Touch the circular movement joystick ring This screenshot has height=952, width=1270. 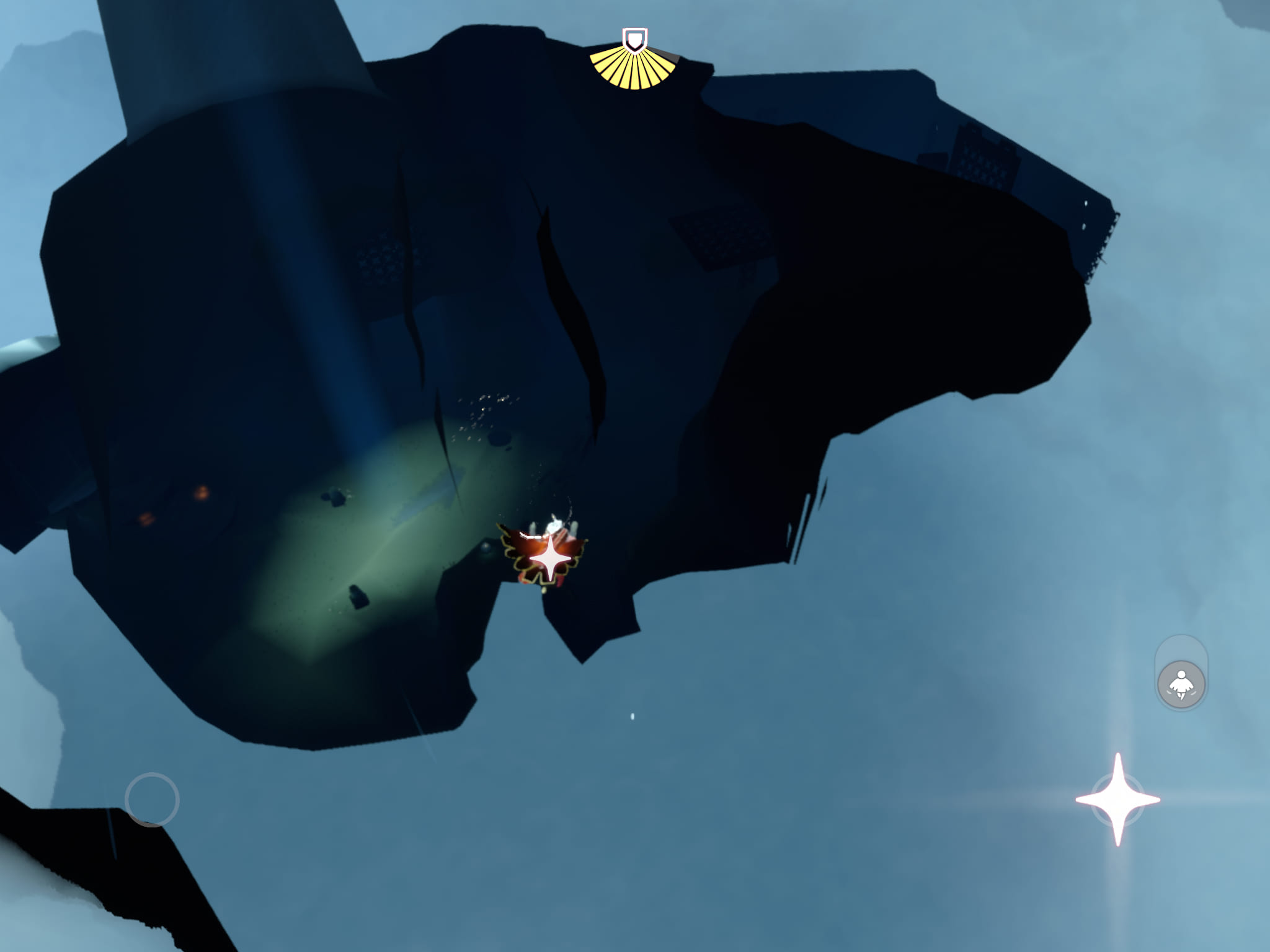[x=152, y=800]
